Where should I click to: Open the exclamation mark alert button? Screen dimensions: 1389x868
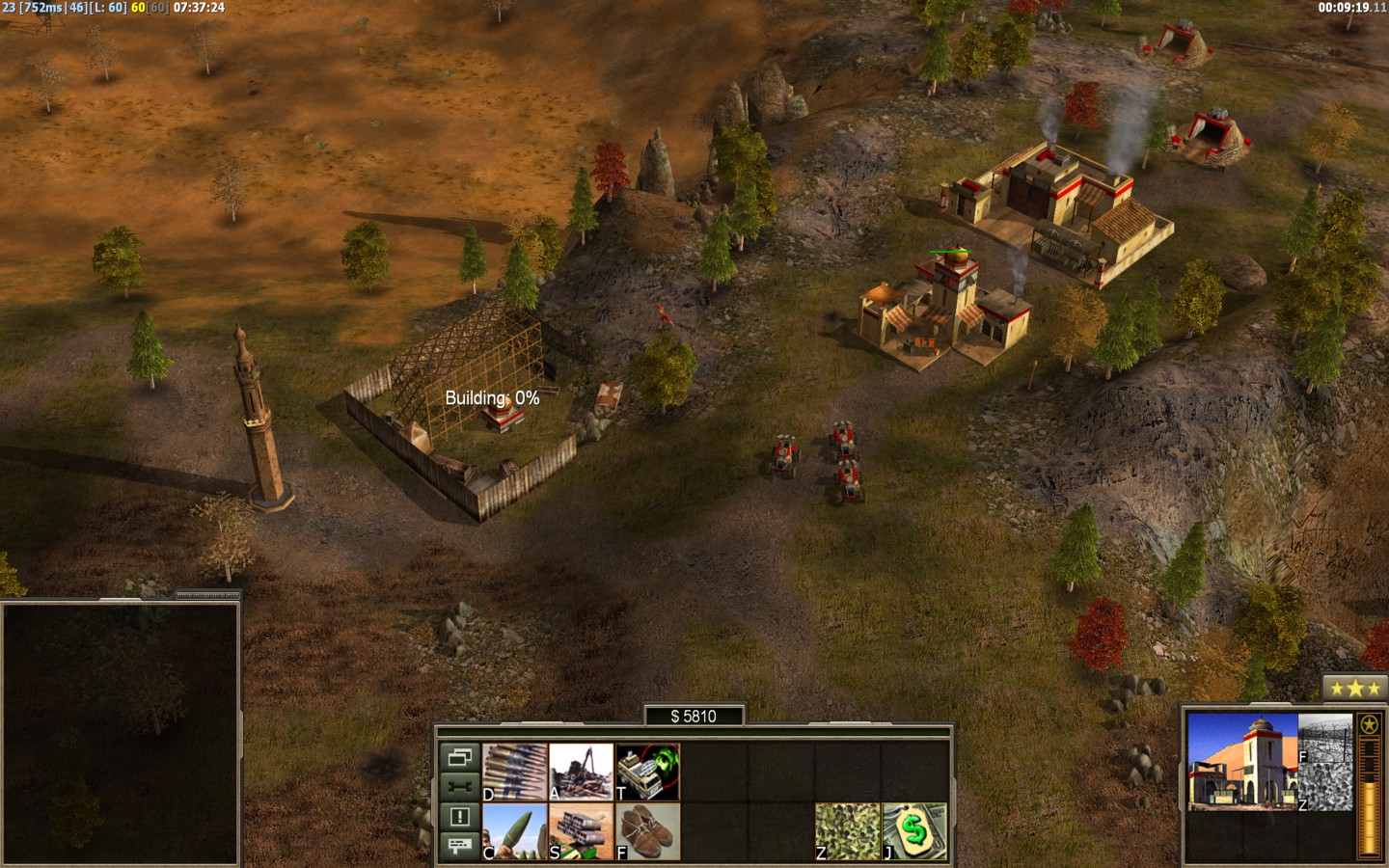(459, 817)
